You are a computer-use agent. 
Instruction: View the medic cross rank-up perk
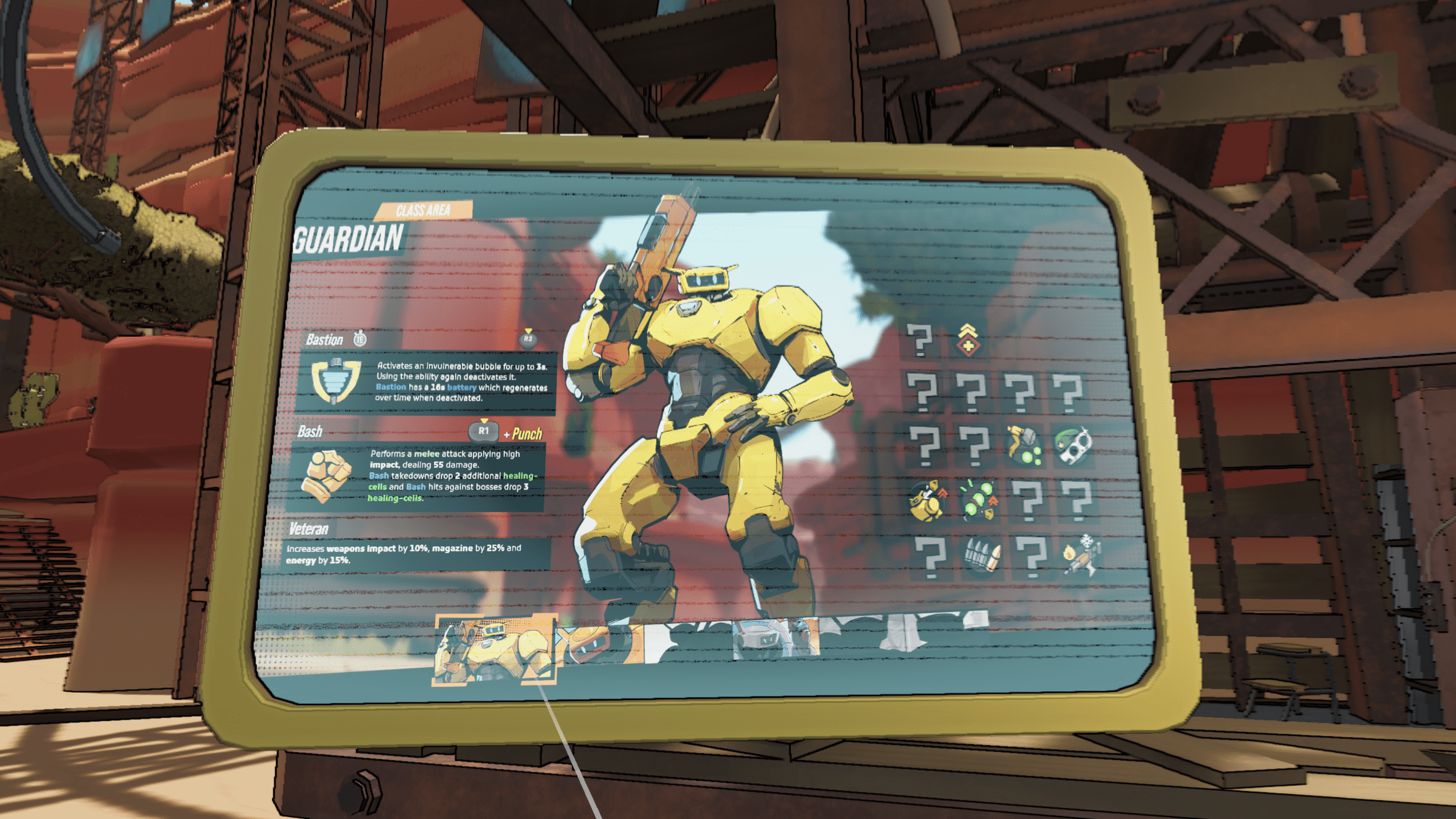968,340
